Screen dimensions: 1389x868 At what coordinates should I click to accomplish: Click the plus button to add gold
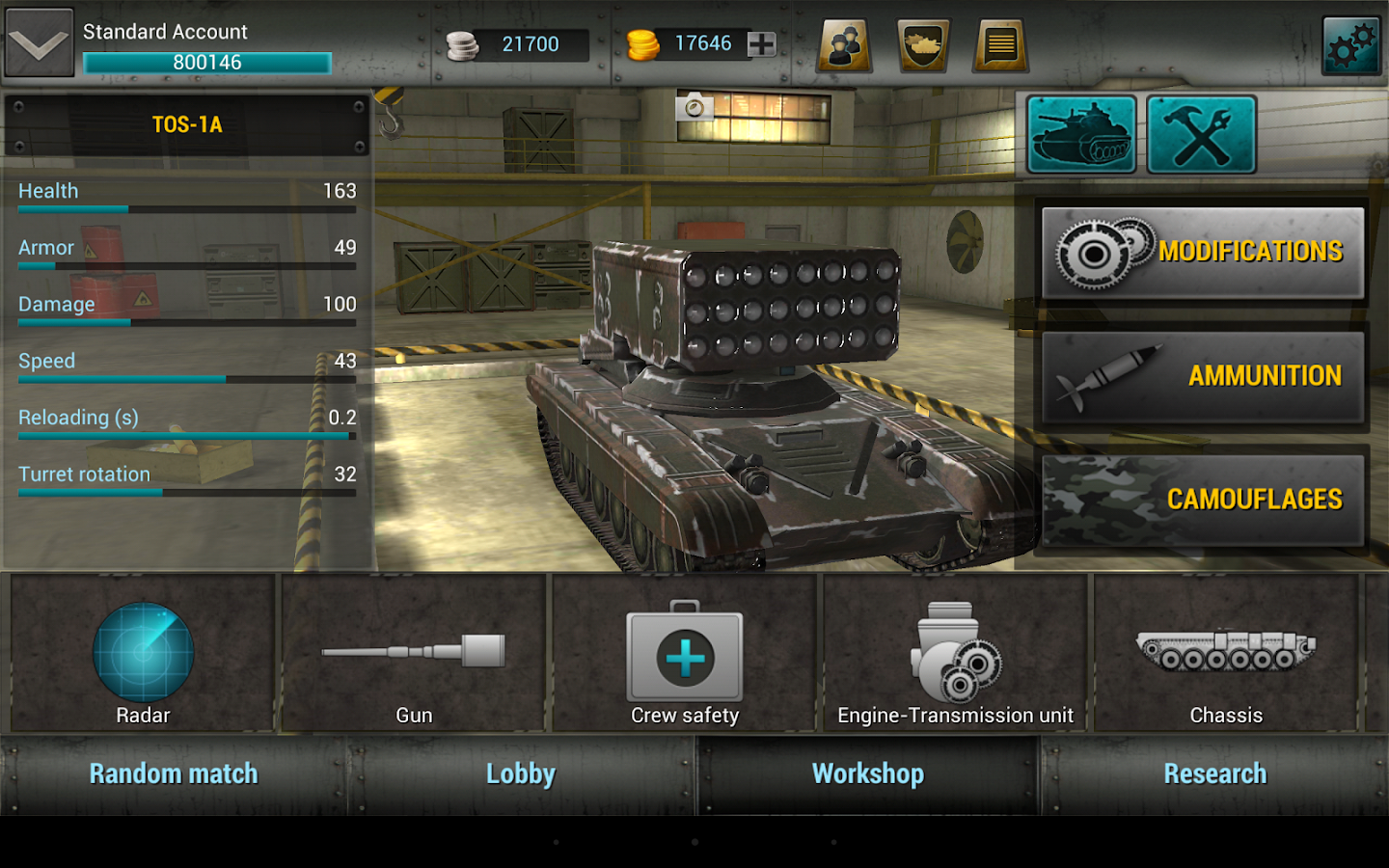pyautogui.click(x=761, y=43)
